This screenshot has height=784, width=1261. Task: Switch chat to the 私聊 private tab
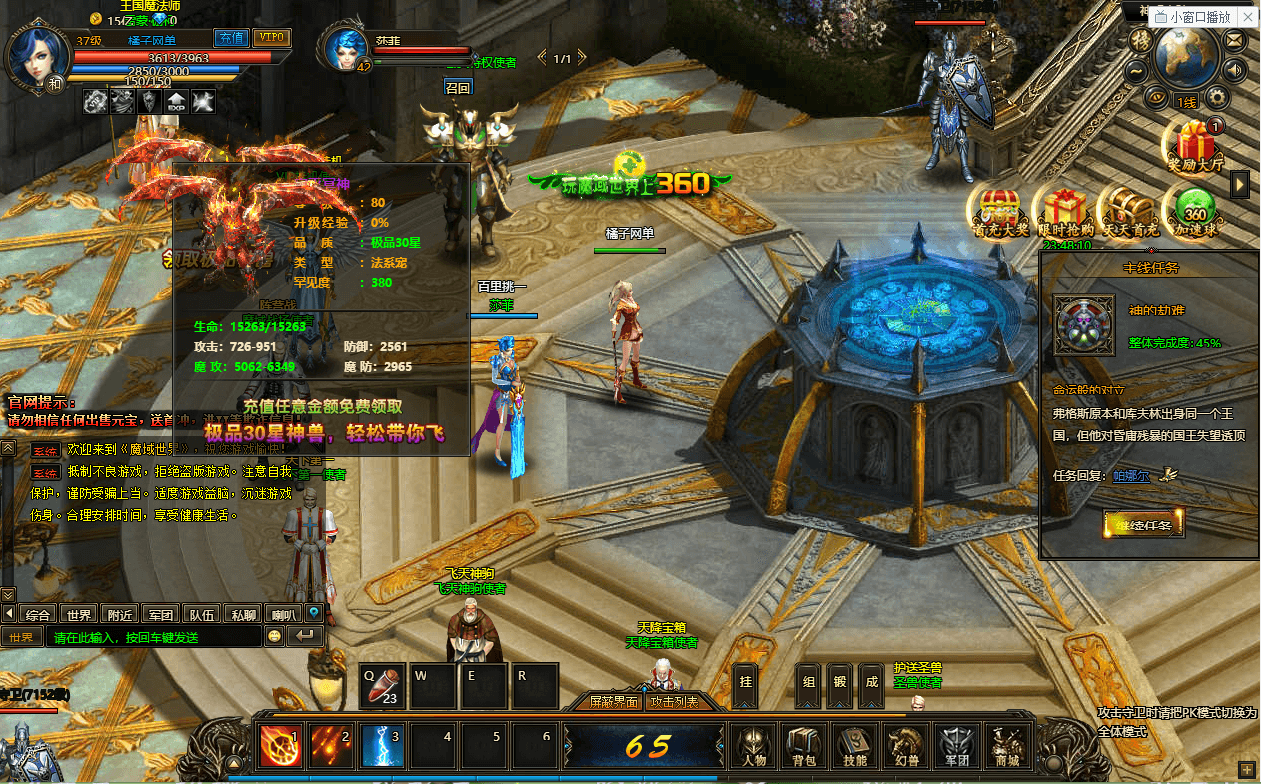pyautogui.click(x=243, y=614)
